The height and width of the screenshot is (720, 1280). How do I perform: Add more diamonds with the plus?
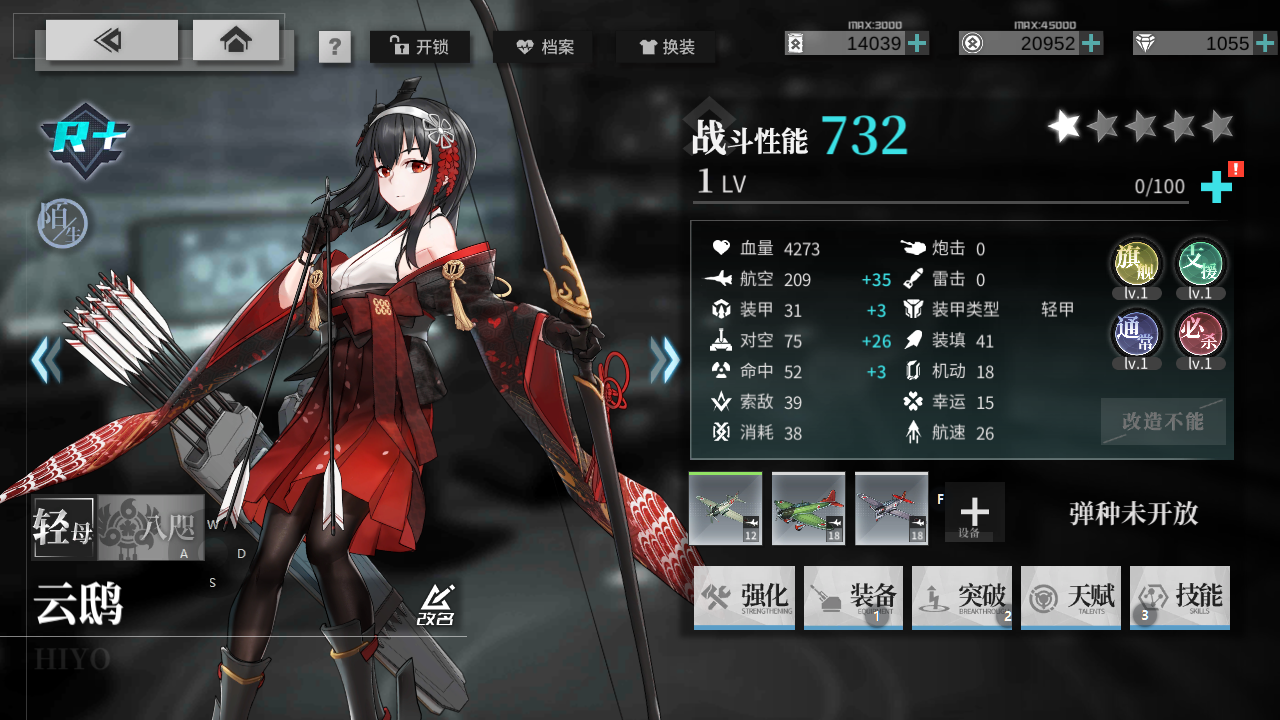1266,43
